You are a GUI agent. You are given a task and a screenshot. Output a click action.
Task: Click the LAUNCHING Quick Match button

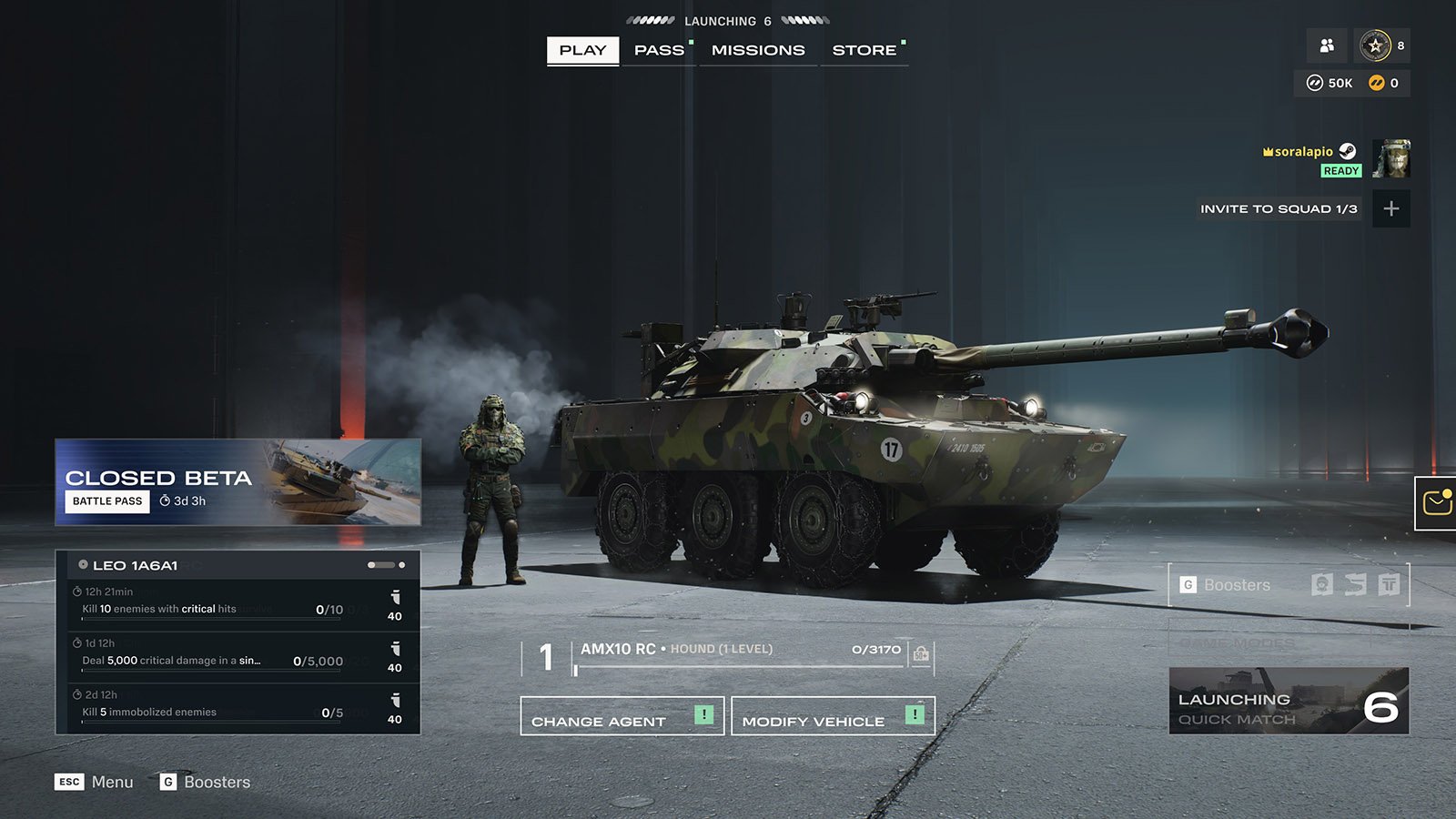[x=1289, y=702]
